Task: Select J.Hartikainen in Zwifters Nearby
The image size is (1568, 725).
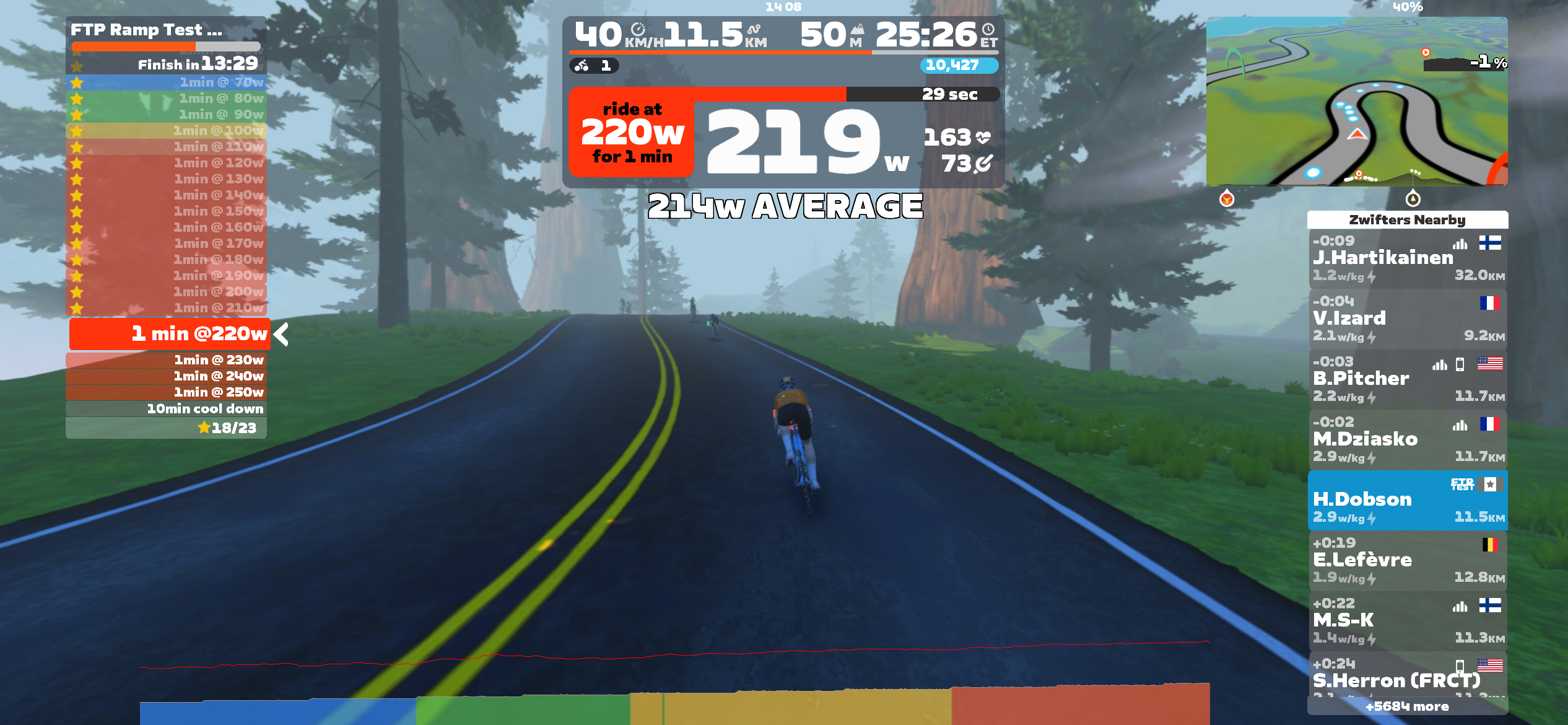Action: pos(1407,258)
